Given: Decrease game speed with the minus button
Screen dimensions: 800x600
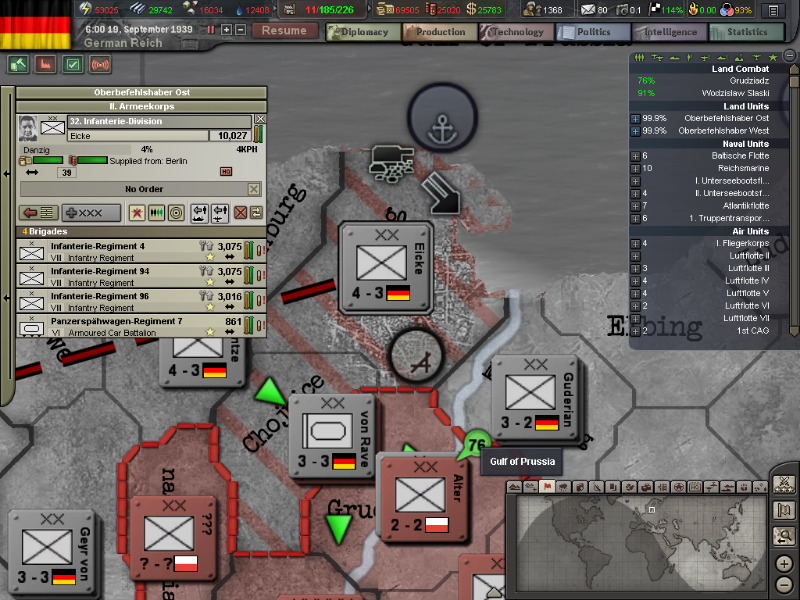Looking at the screenshot, I should point(240,30).
